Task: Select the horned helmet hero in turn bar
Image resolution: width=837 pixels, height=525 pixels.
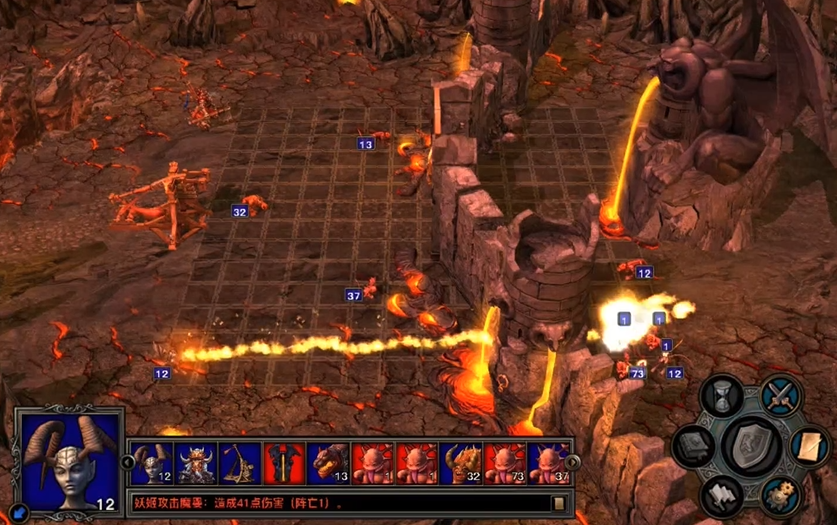Action: [x=196, y=464]
